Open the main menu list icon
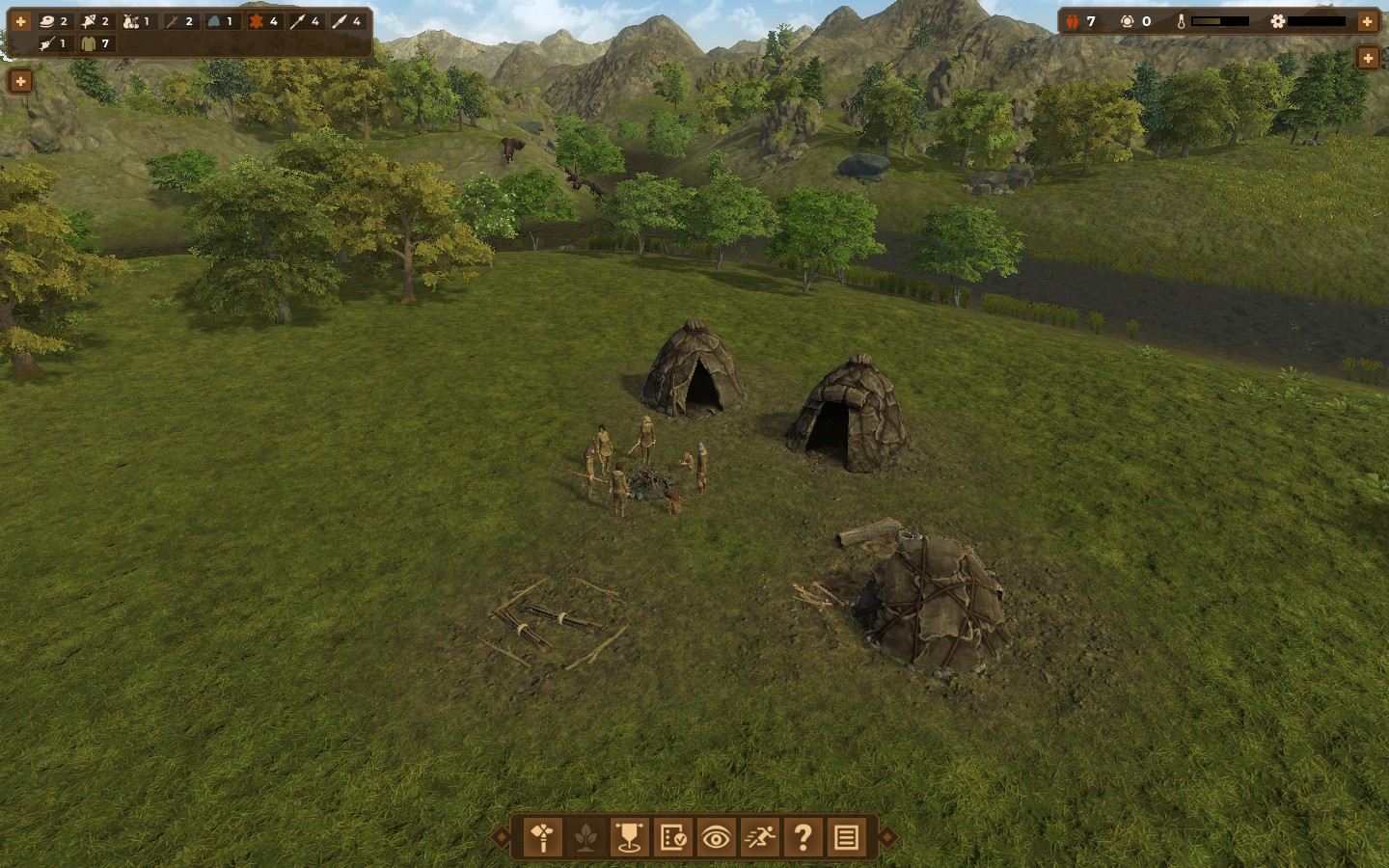The width and height of the screenshot is (1389, 868). click(x=846, y=837)
